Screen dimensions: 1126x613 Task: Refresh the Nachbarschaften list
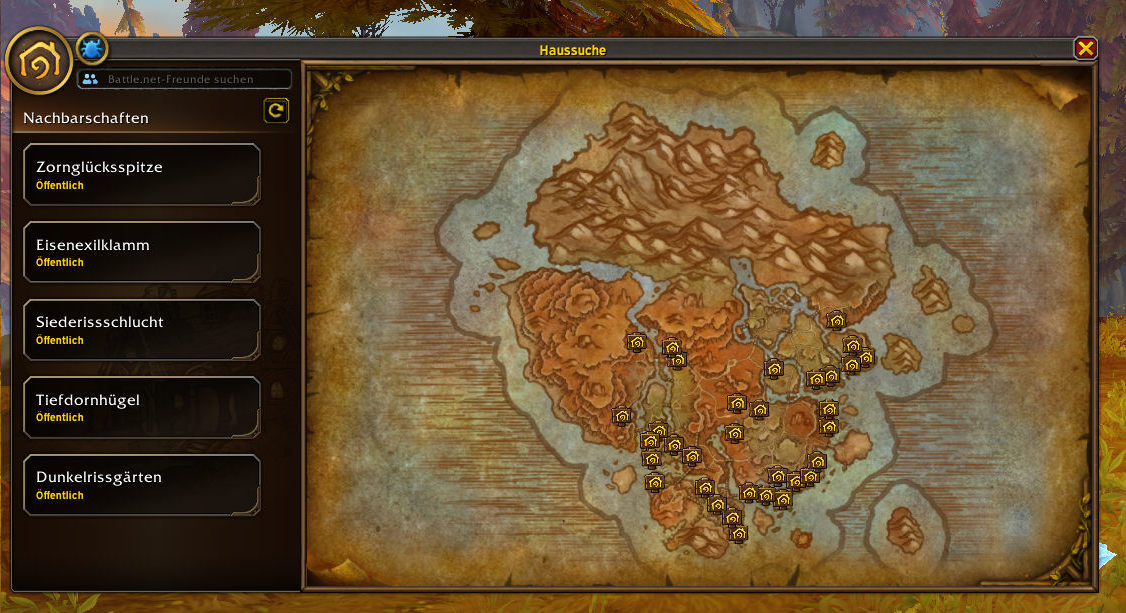(276, 111)
